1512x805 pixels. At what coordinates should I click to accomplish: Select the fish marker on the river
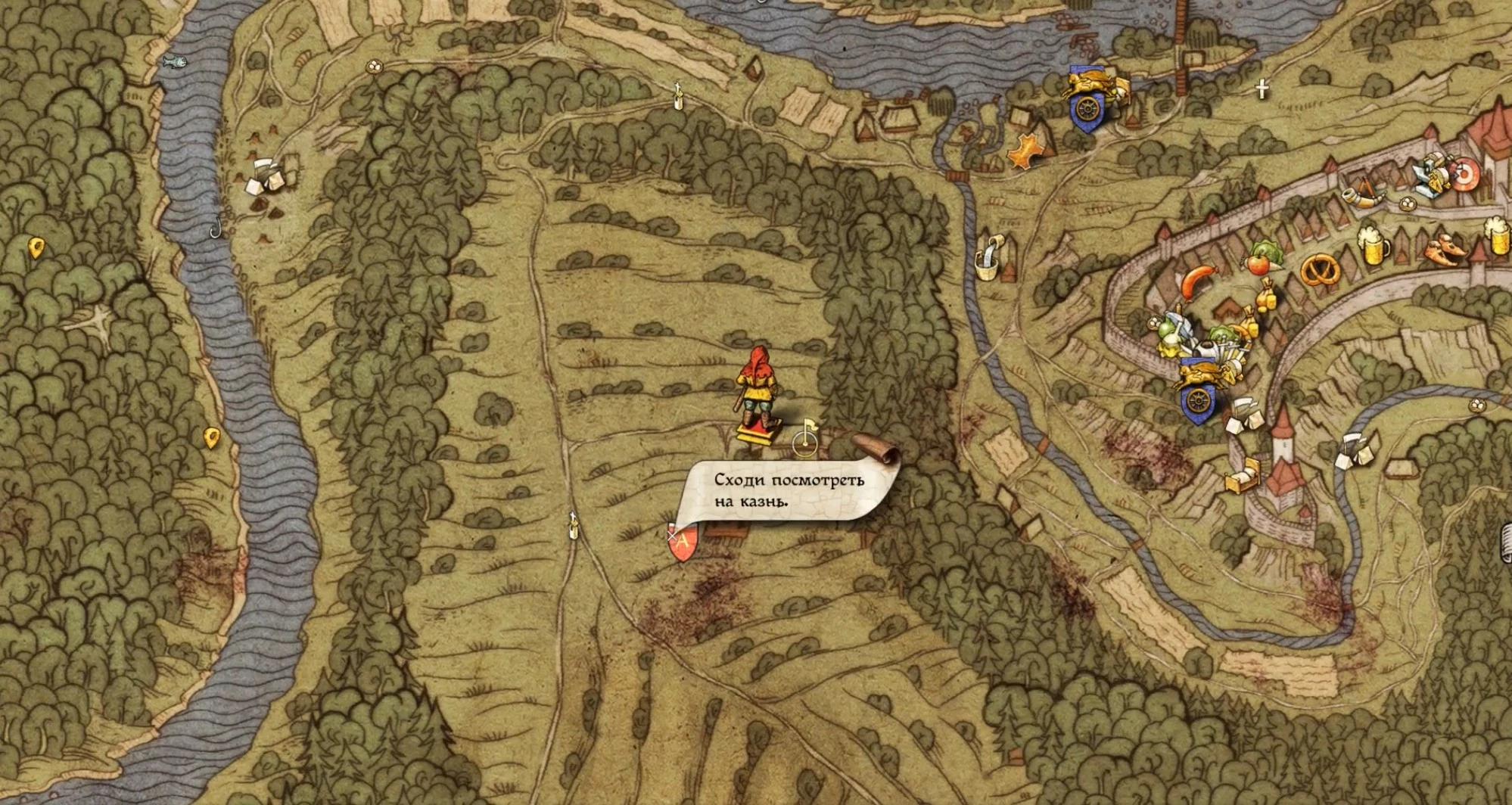tap(175, 59)
